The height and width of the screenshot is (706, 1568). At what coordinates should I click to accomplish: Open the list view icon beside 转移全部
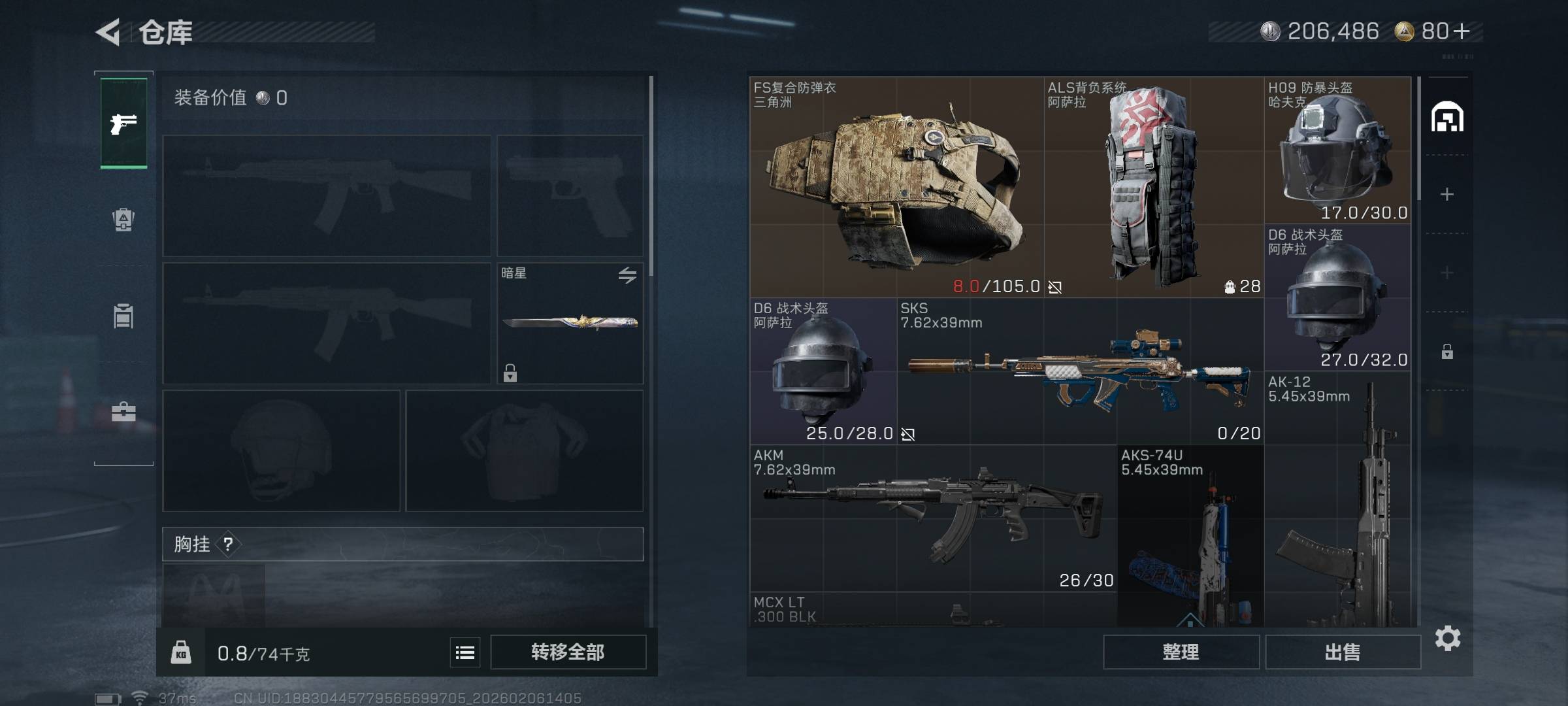(465, 652)
